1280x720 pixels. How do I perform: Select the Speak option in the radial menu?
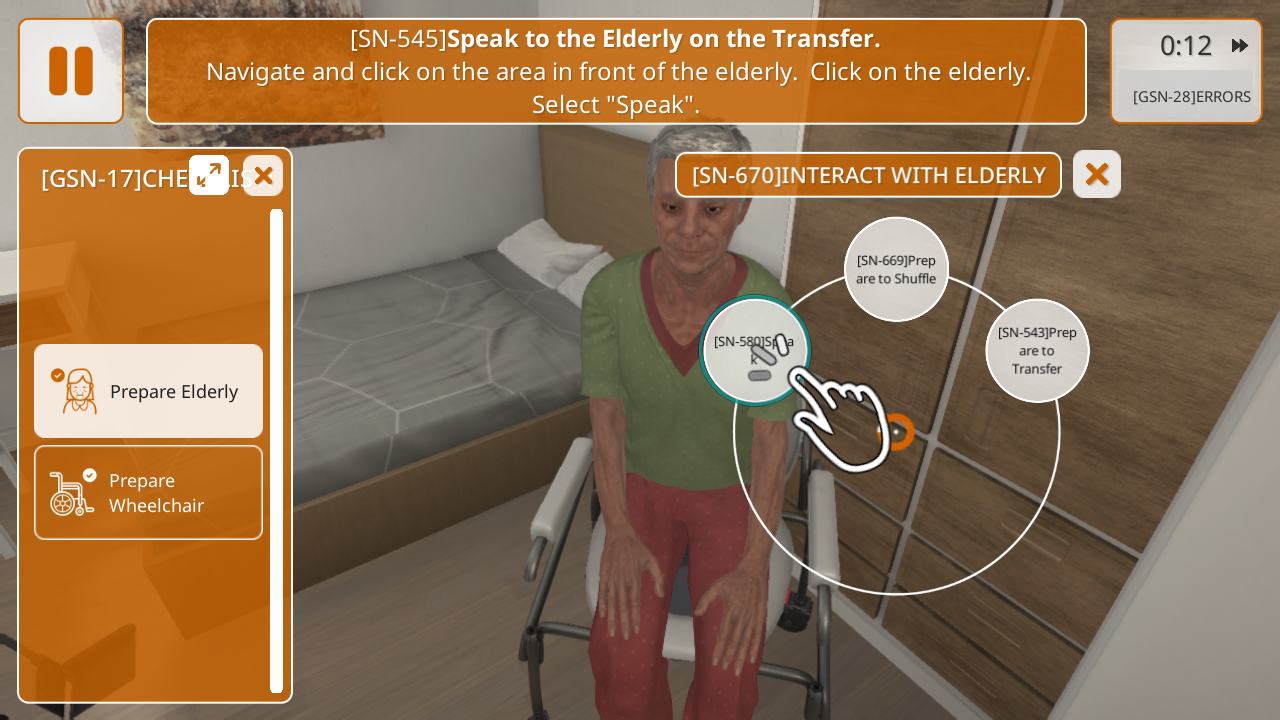click(x=755, y=351)
